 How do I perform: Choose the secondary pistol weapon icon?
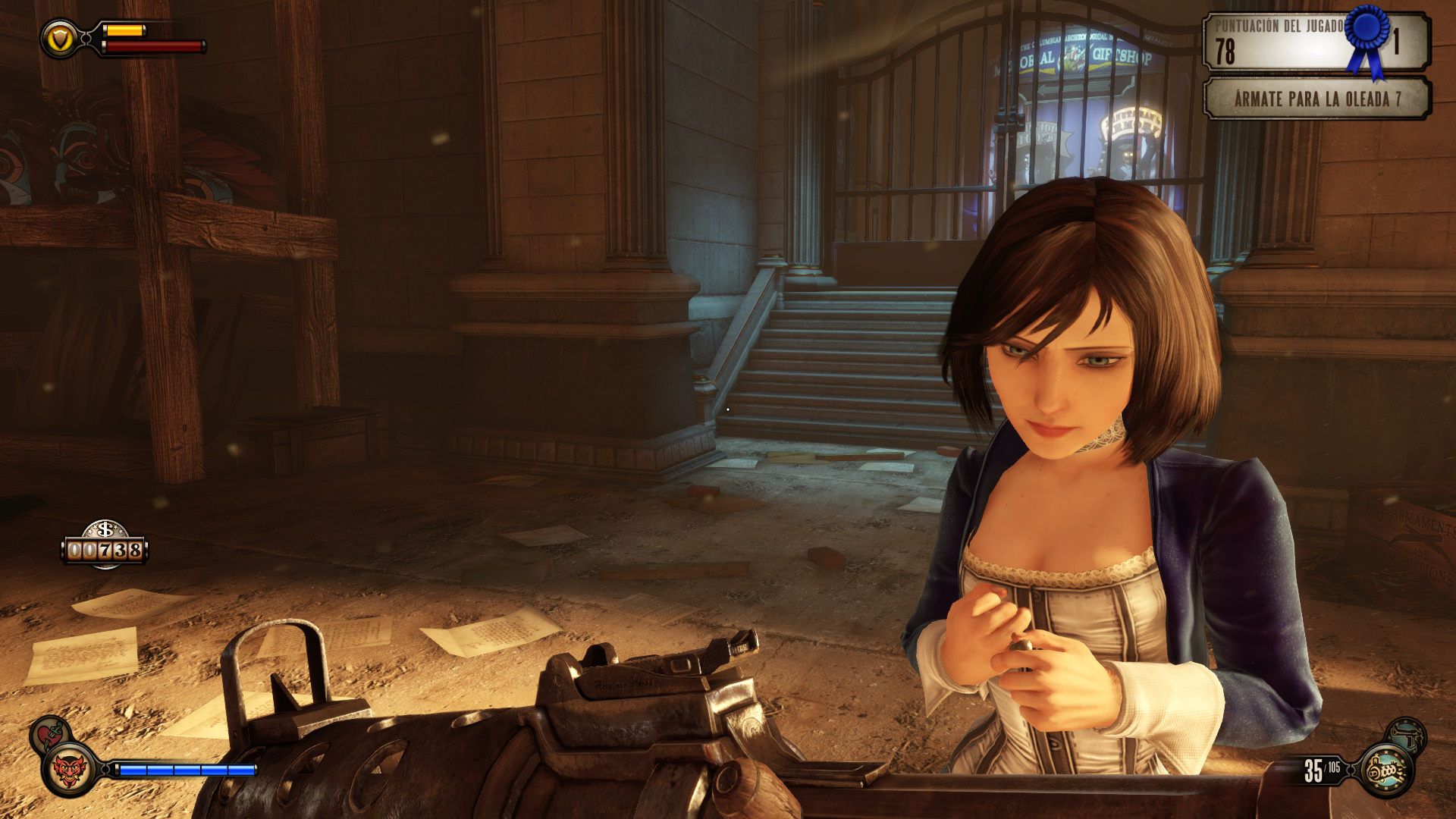[1408, 735]
